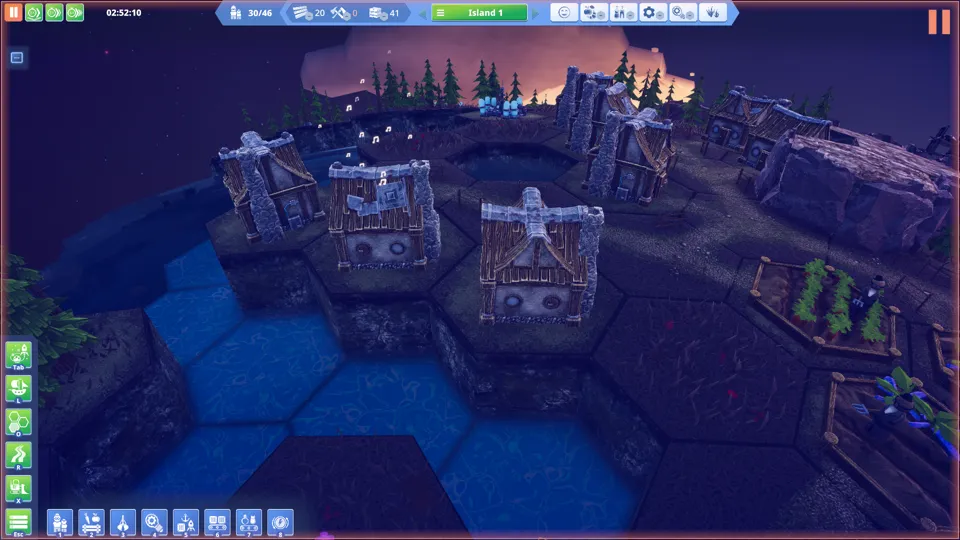This screenshot has height=540, width=960.
Task: Open the planet and rocket overview button
Action: (x=19, y=355)
